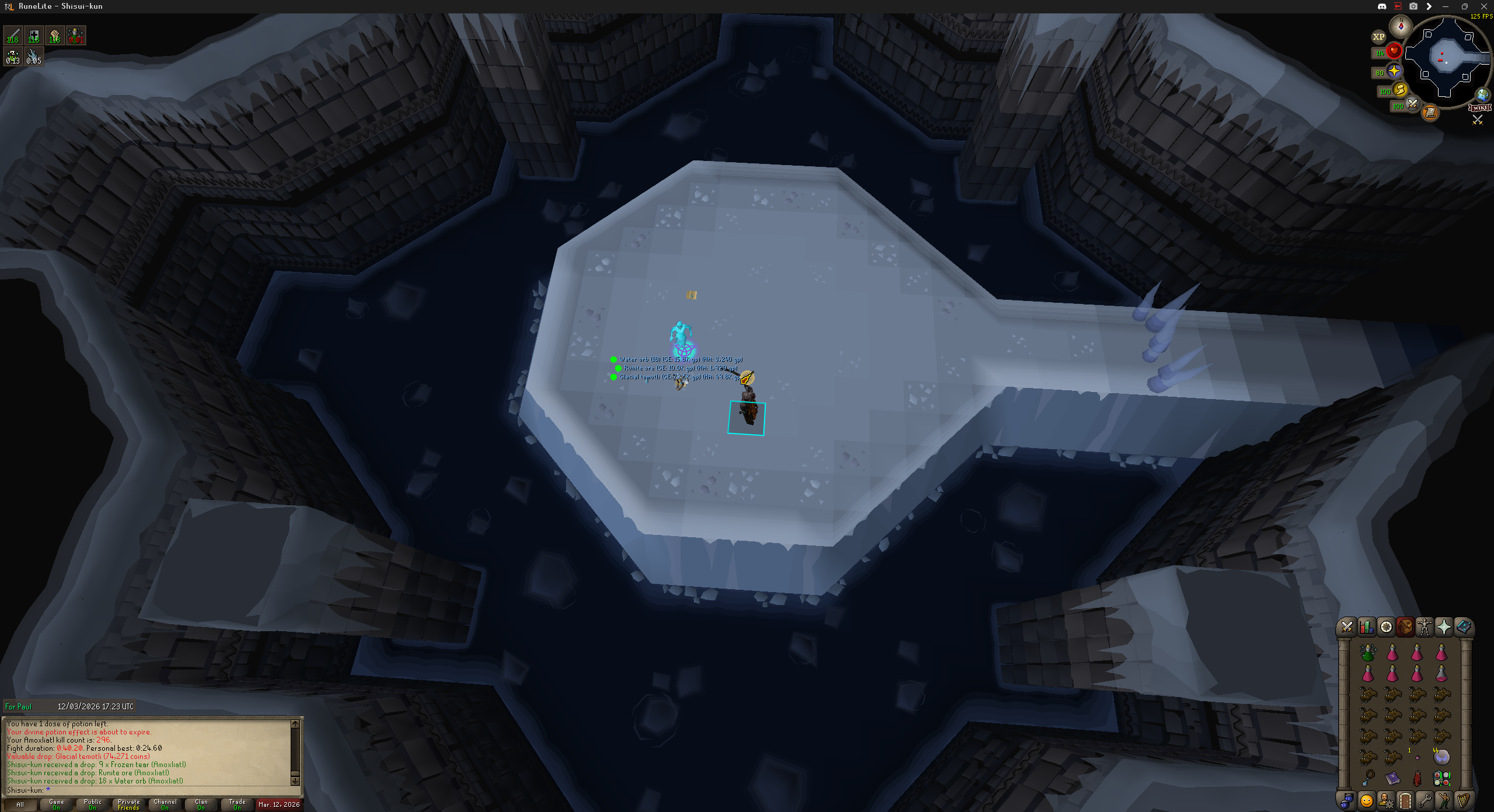The image size is (1494, 812).
Task: Click the nearly empty pink potion
Action: tap(1441, 674)
